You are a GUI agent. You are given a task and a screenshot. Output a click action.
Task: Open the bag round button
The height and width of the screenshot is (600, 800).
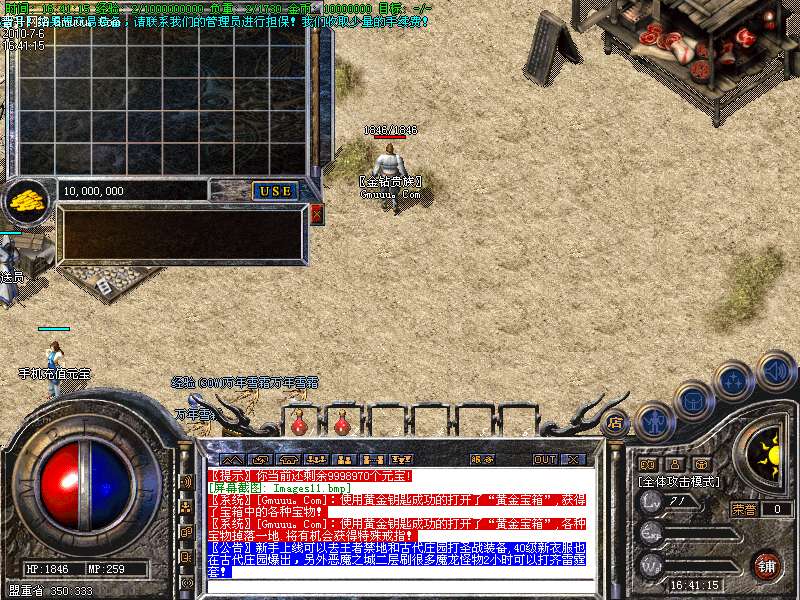point(695,400)
